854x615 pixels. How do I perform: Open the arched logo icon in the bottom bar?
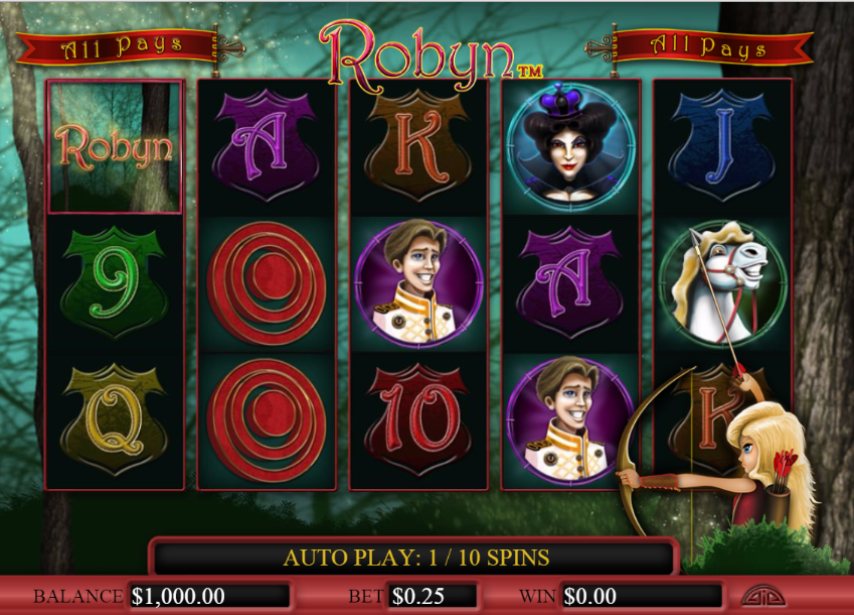[761, 595]
